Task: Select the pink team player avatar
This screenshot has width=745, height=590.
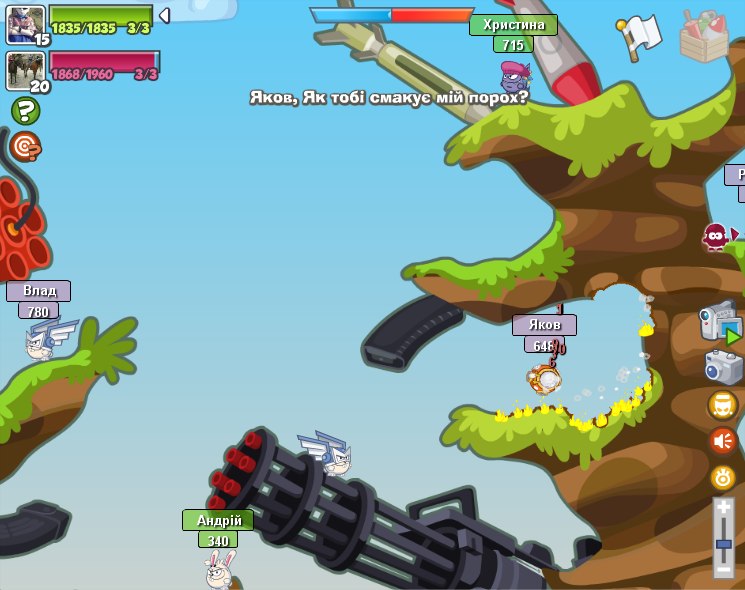Action: pos(24,70)
